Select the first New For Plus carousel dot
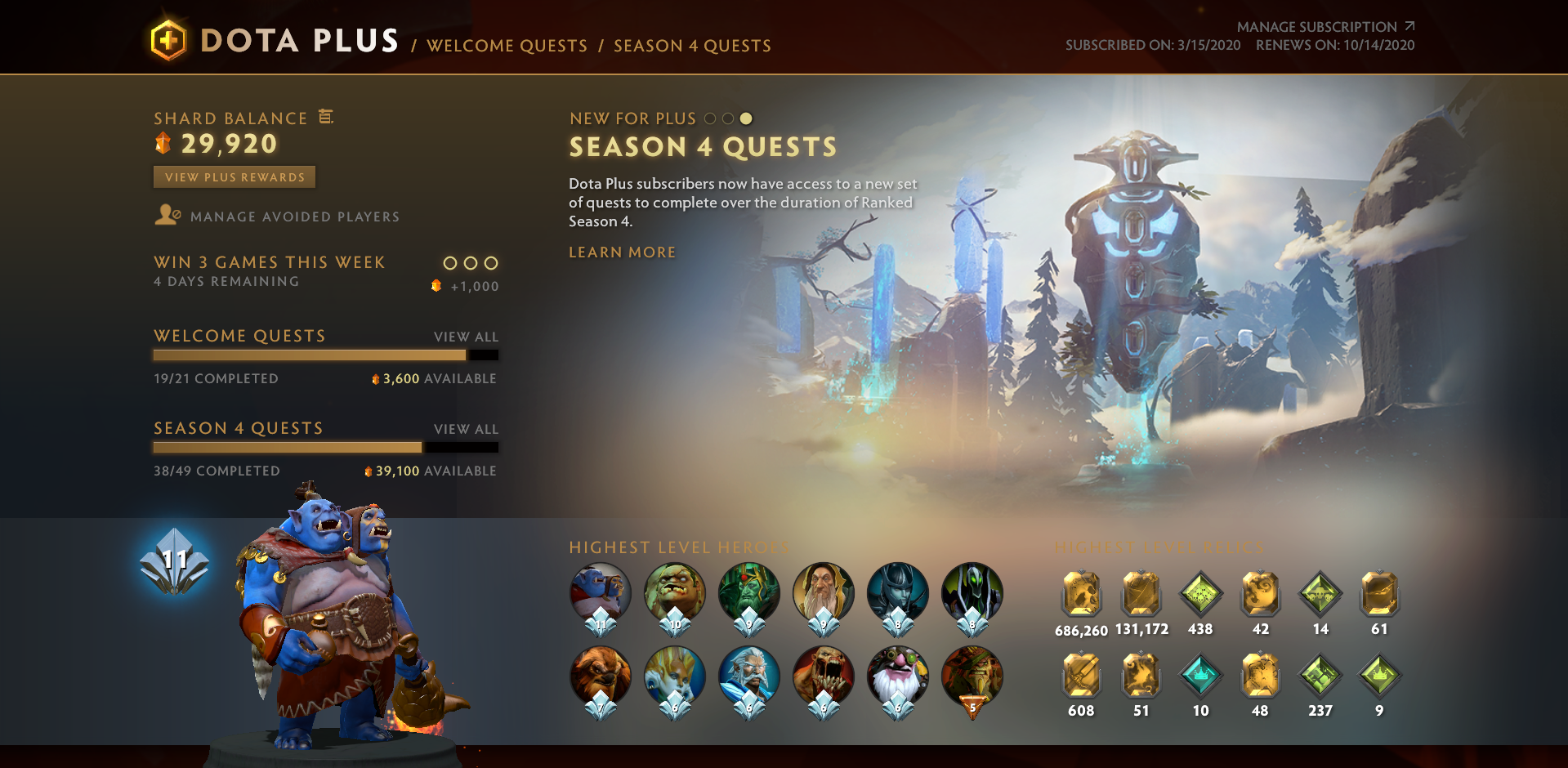The image size is (1568, 768). coord(708,118)
